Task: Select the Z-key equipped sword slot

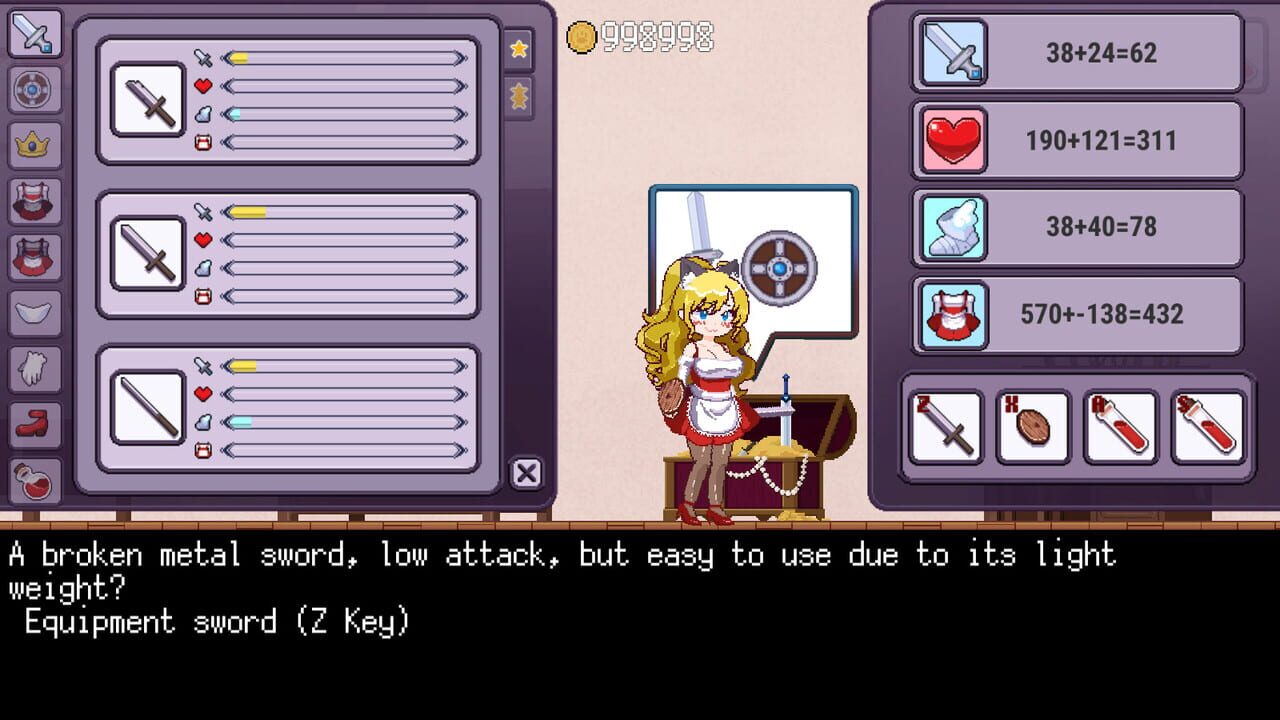Action: pos(945,426)
